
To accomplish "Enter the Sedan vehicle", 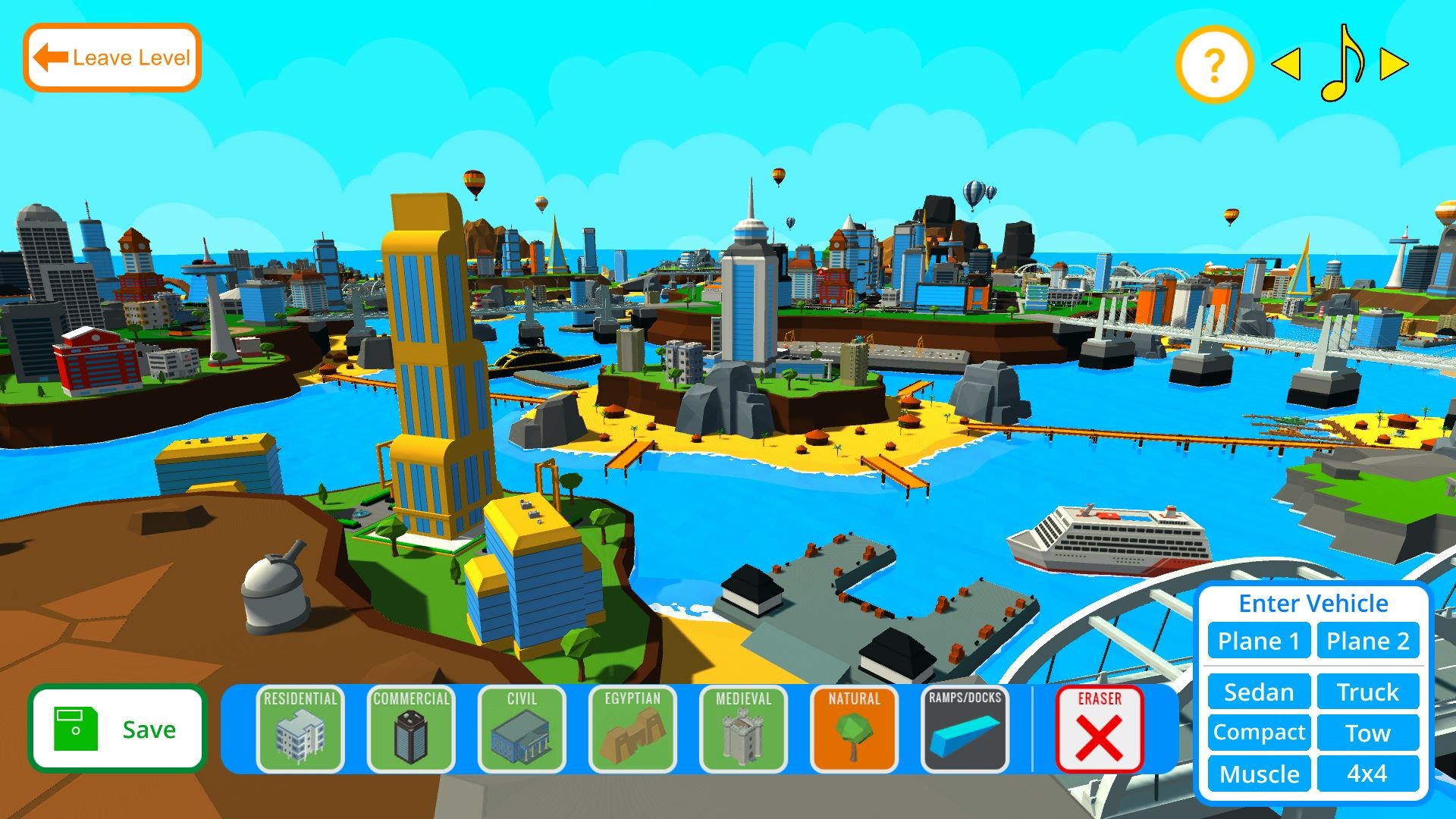I will [1258, 692].
